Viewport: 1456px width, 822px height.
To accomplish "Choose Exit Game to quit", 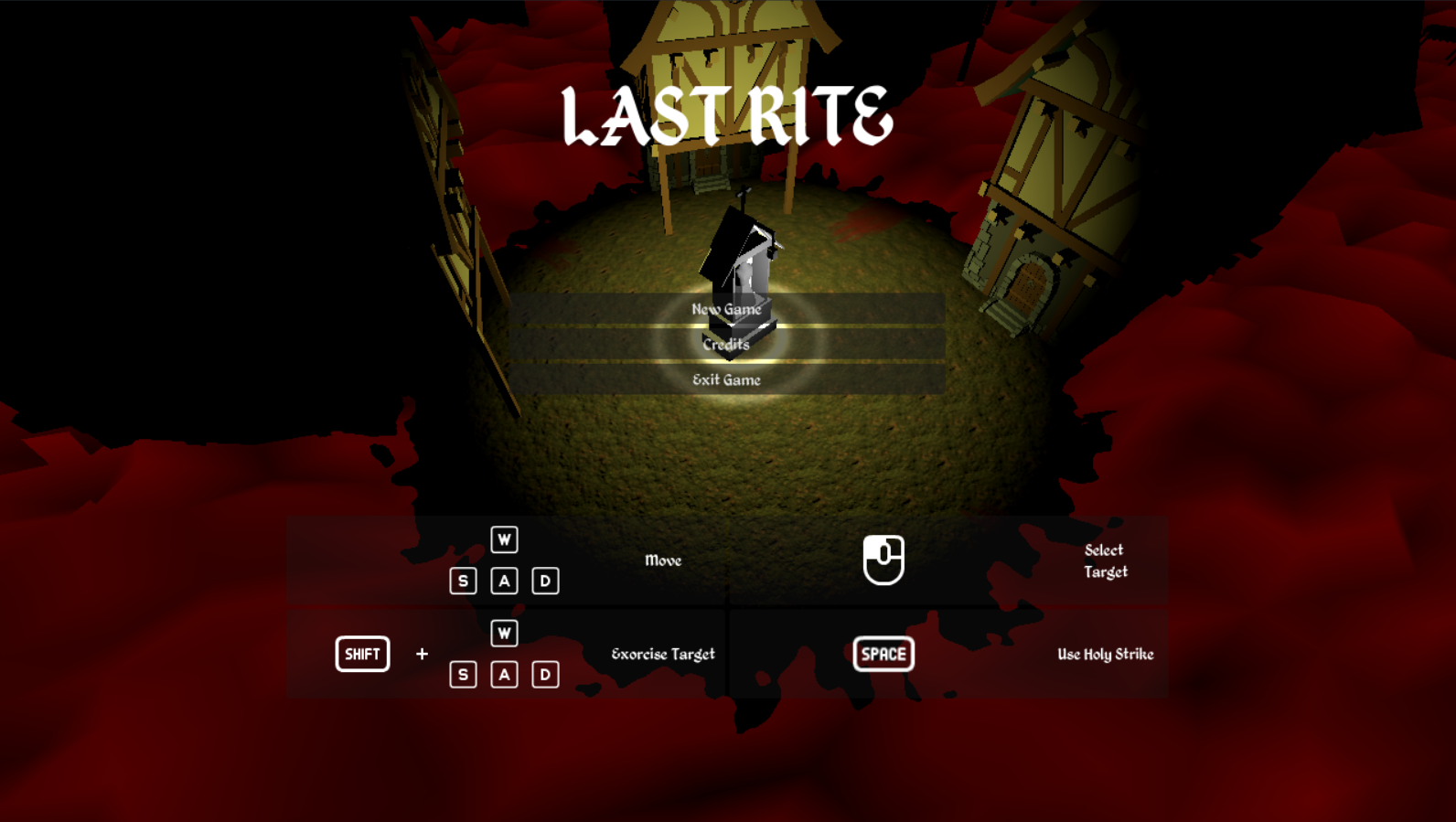I will point(728,379).
